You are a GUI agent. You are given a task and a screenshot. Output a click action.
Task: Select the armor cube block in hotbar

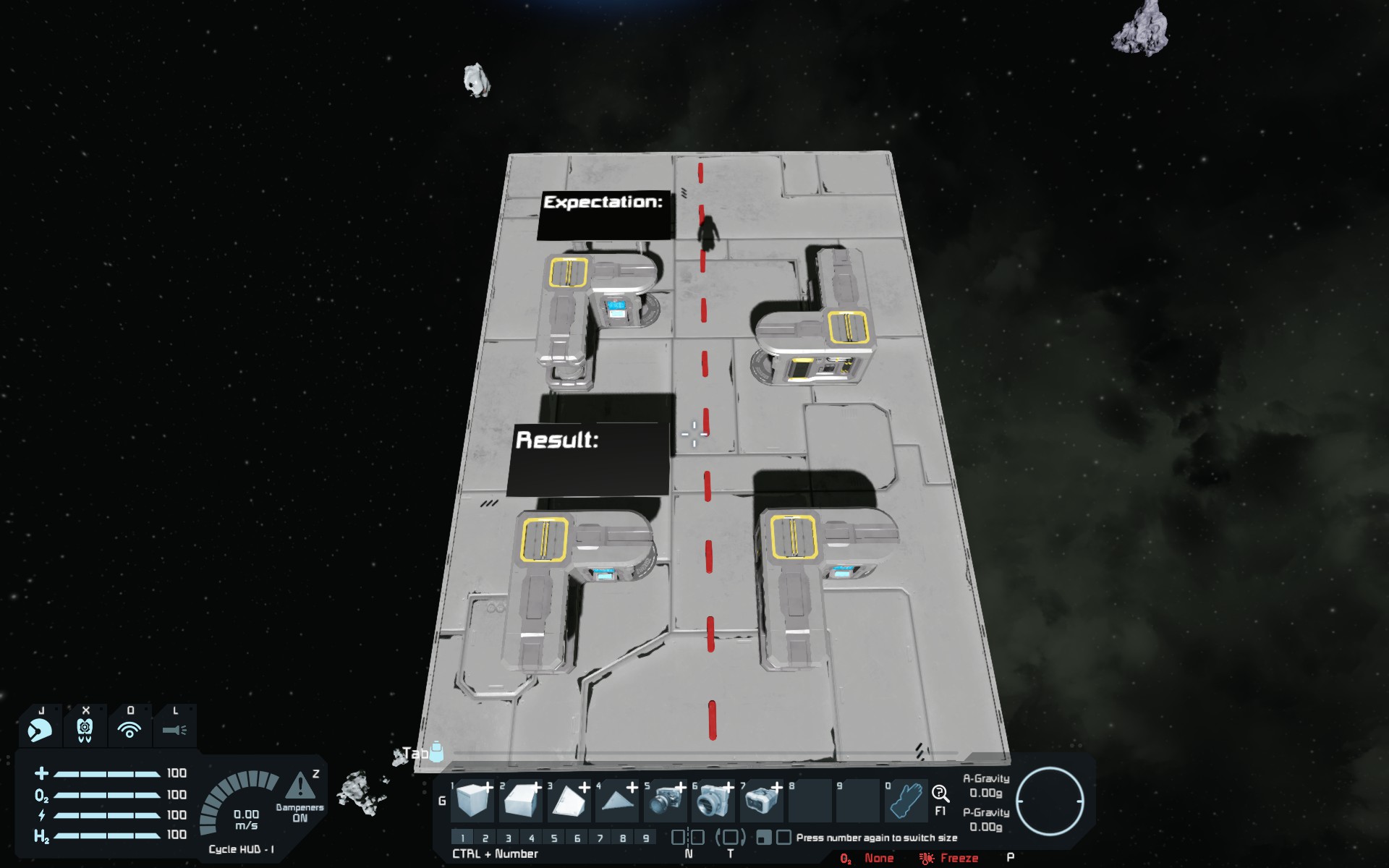coord(474,801)
